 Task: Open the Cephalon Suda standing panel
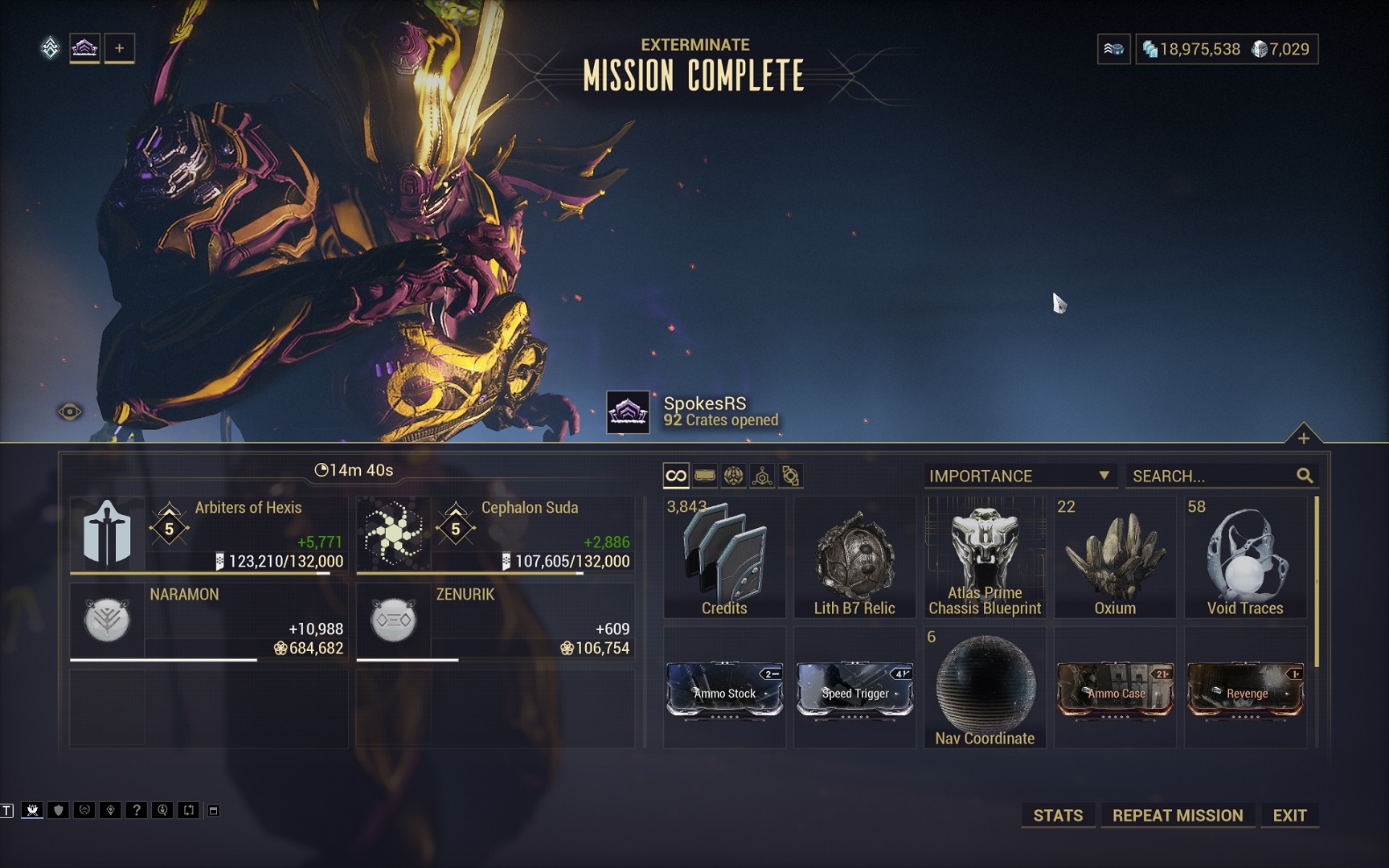tap(494, 534)
